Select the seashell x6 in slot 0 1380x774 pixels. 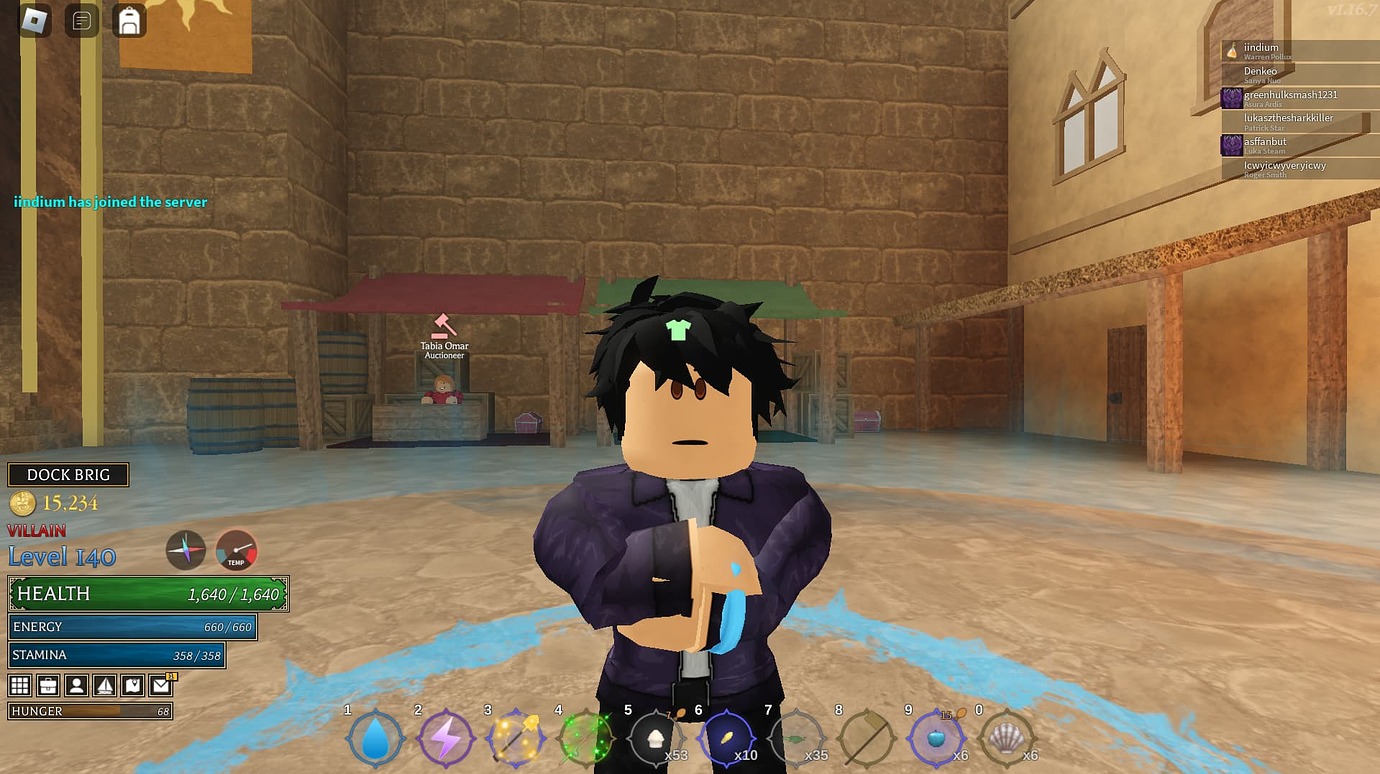tap(1008, 740)
